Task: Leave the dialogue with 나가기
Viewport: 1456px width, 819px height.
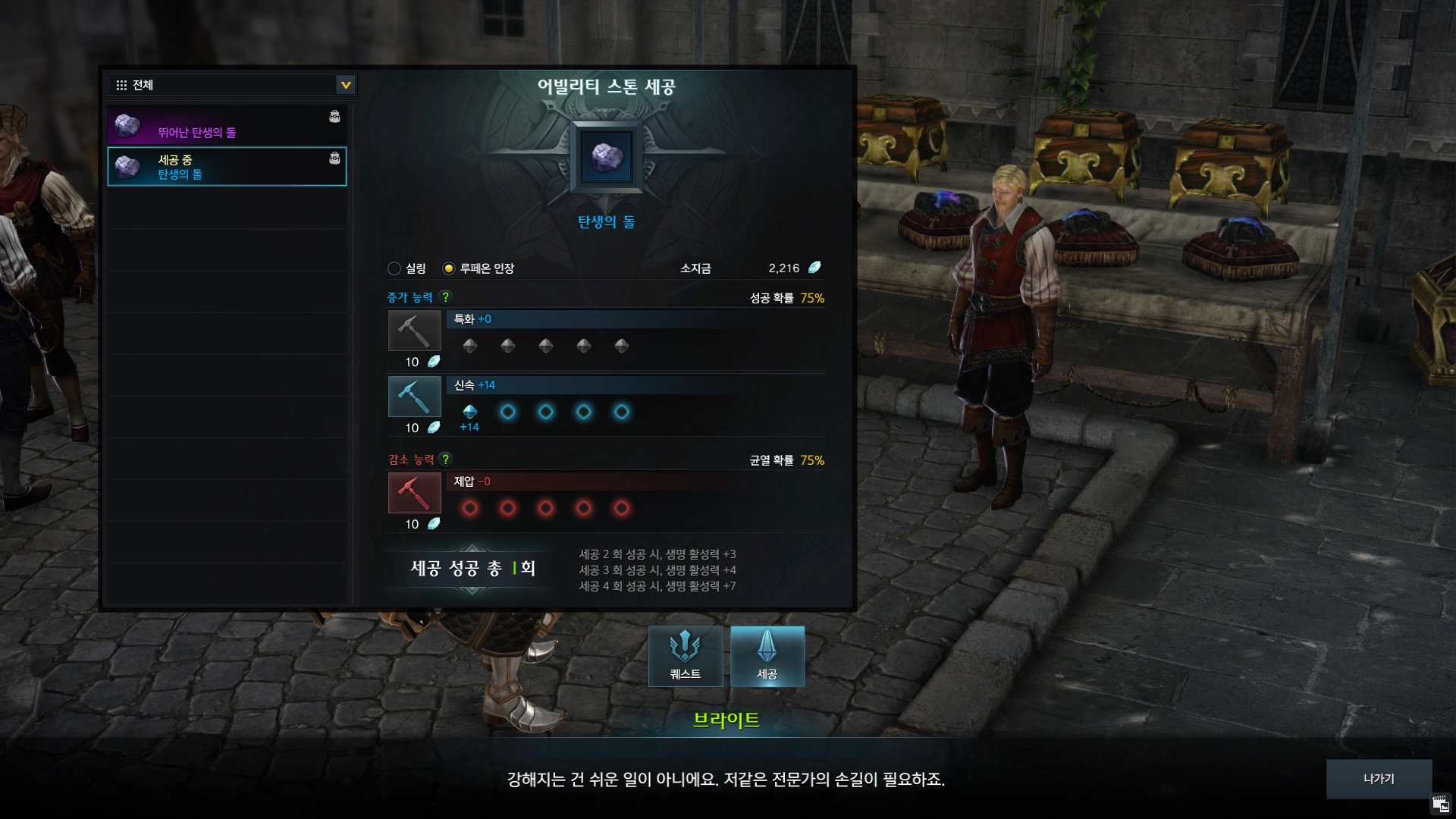Action: point(1379,779)
